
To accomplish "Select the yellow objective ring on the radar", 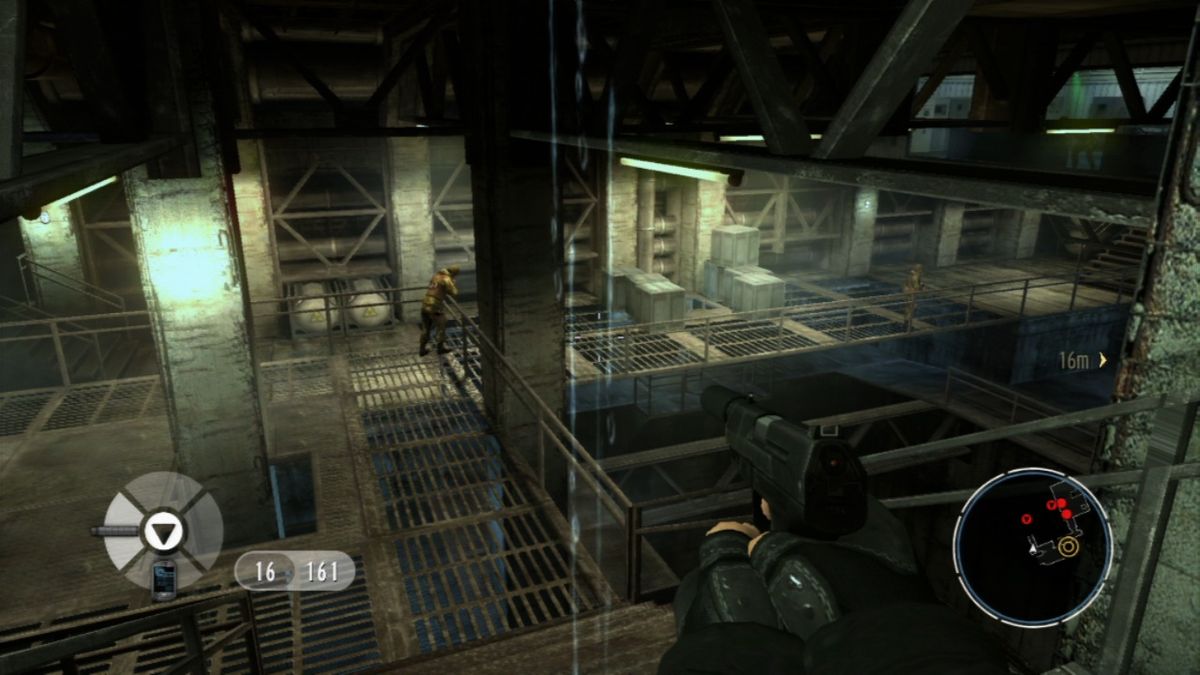I will pyautogui.click(x=1069, y=547).
